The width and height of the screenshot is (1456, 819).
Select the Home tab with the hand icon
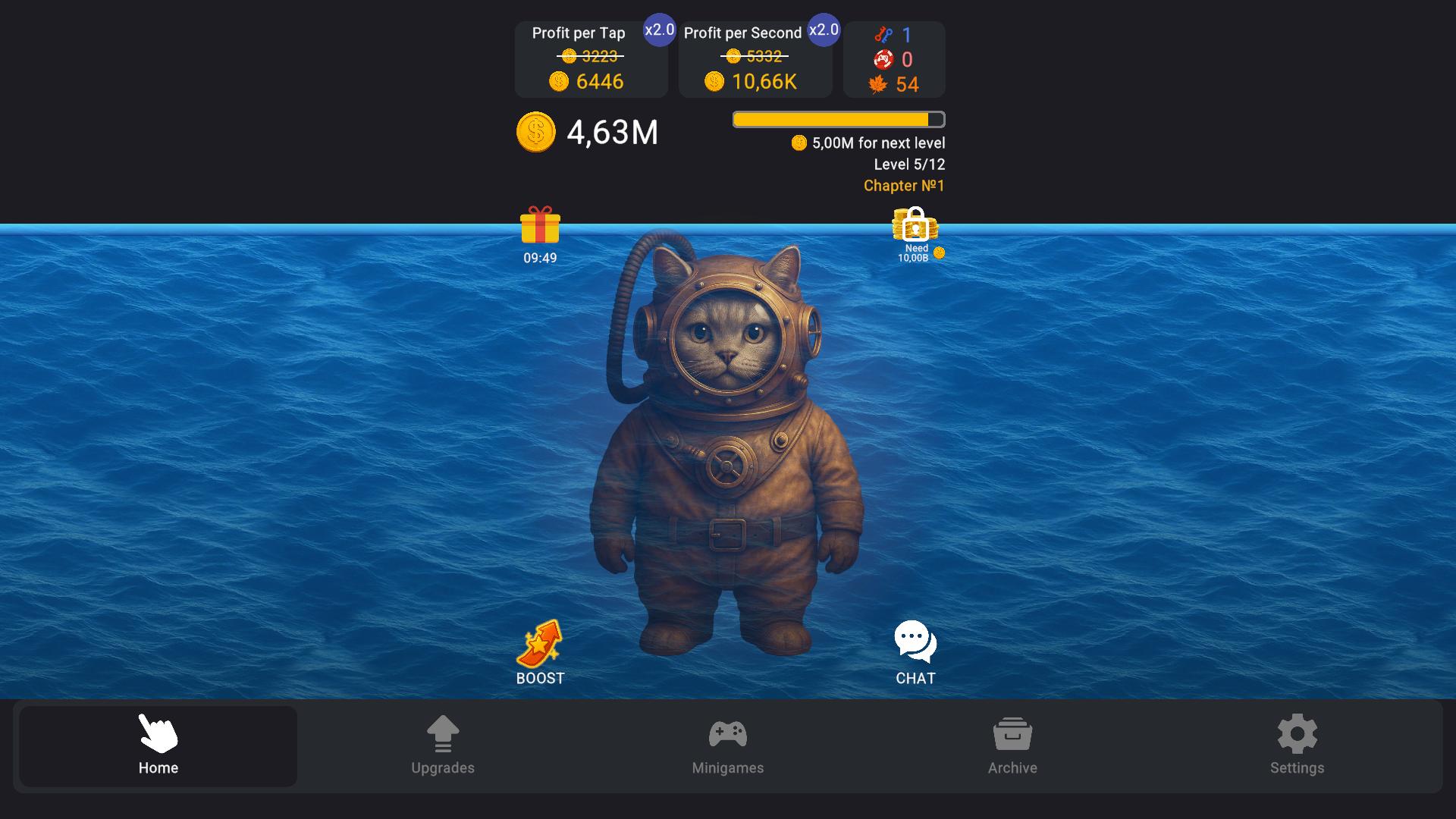[x=158, y=745]
